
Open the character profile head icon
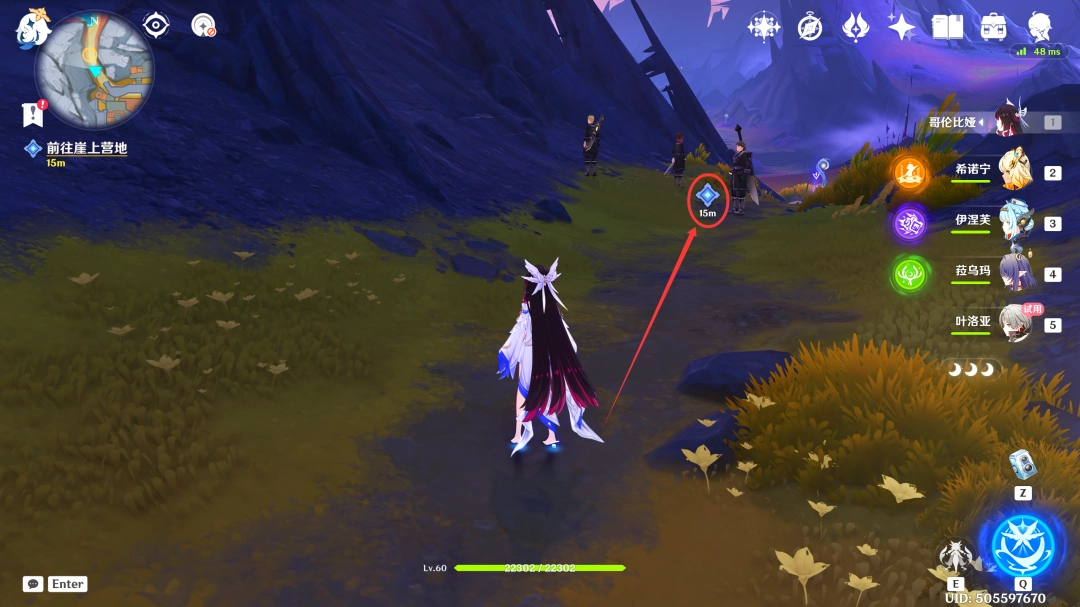1040,25
